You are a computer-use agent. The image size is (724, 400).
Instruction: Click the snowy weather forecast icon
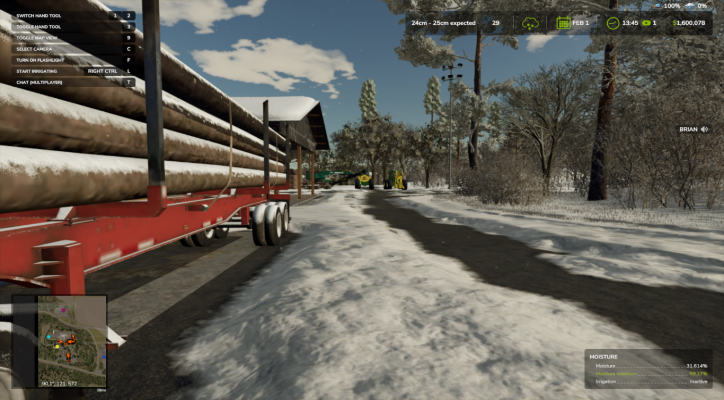(528, 23)
